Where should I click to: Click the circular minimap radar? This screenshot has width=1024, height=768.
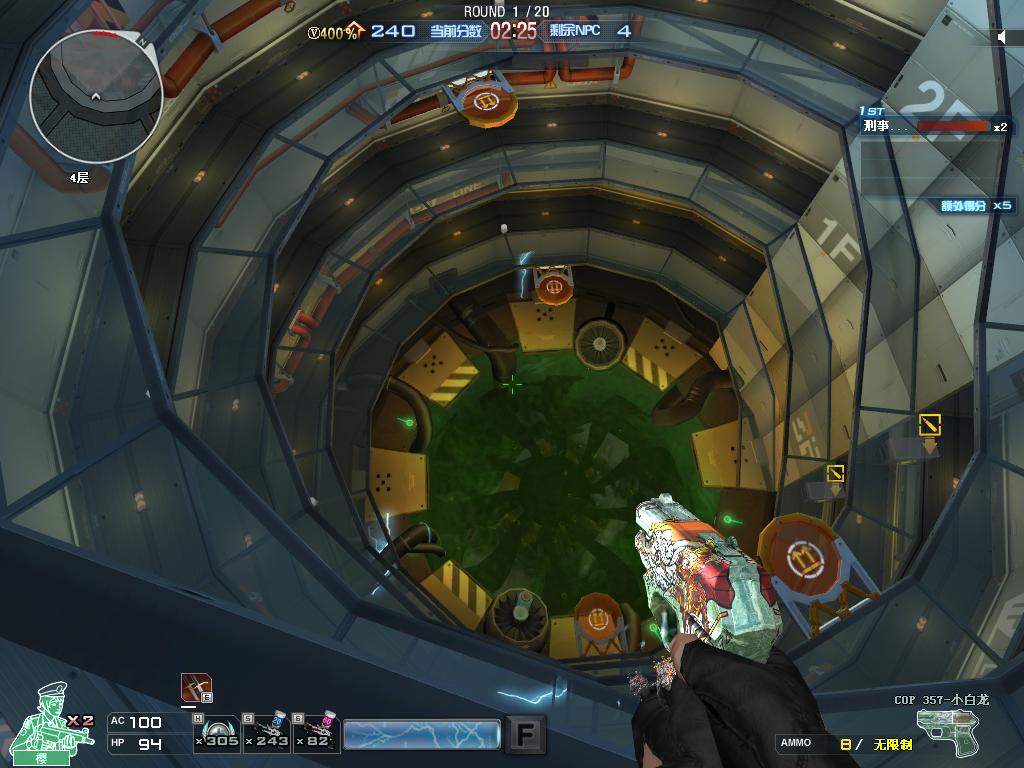(x=95, y=97)
